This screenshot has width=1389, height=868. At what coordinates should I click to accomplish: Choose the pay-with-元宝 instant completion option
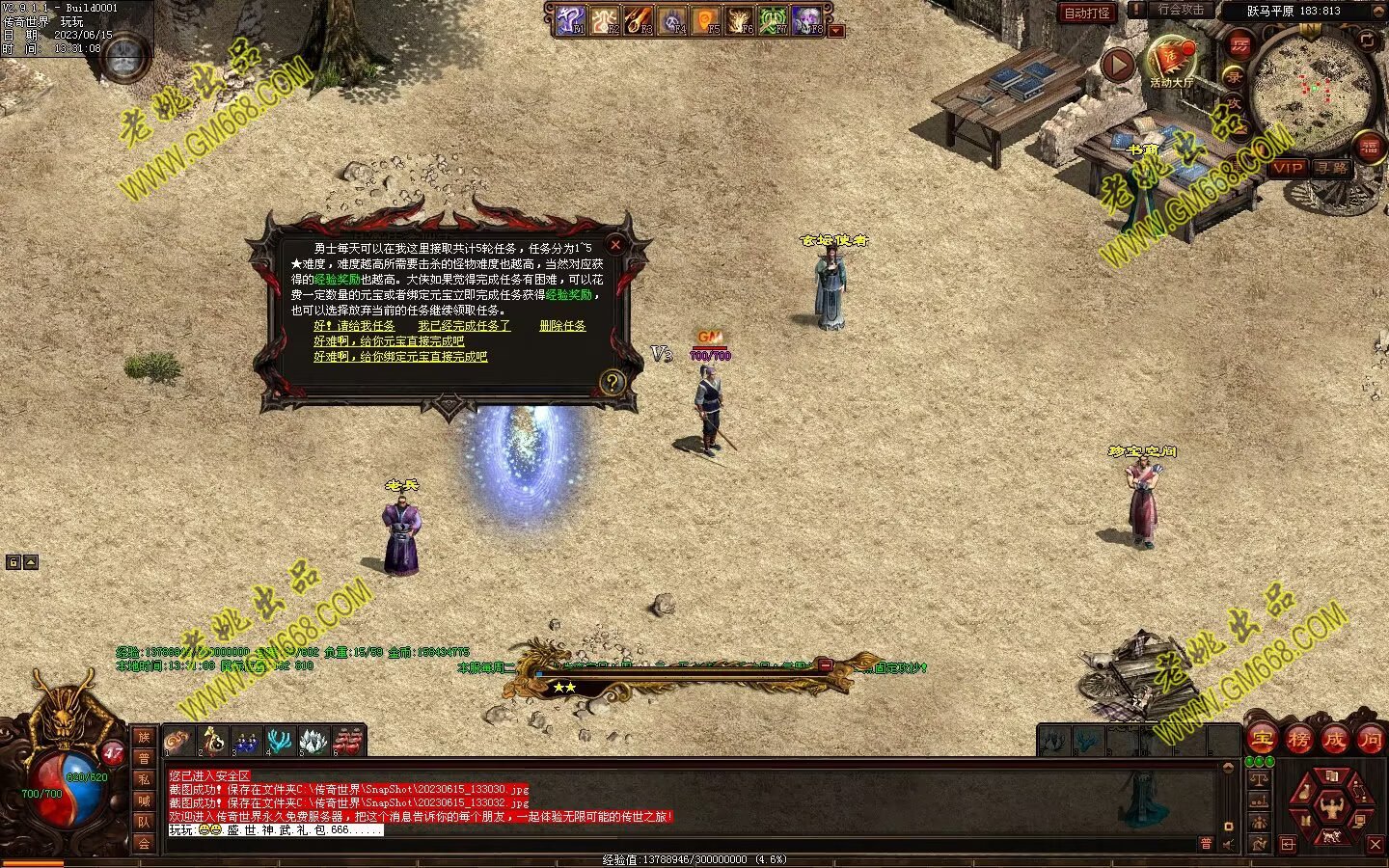click(388, 341)
